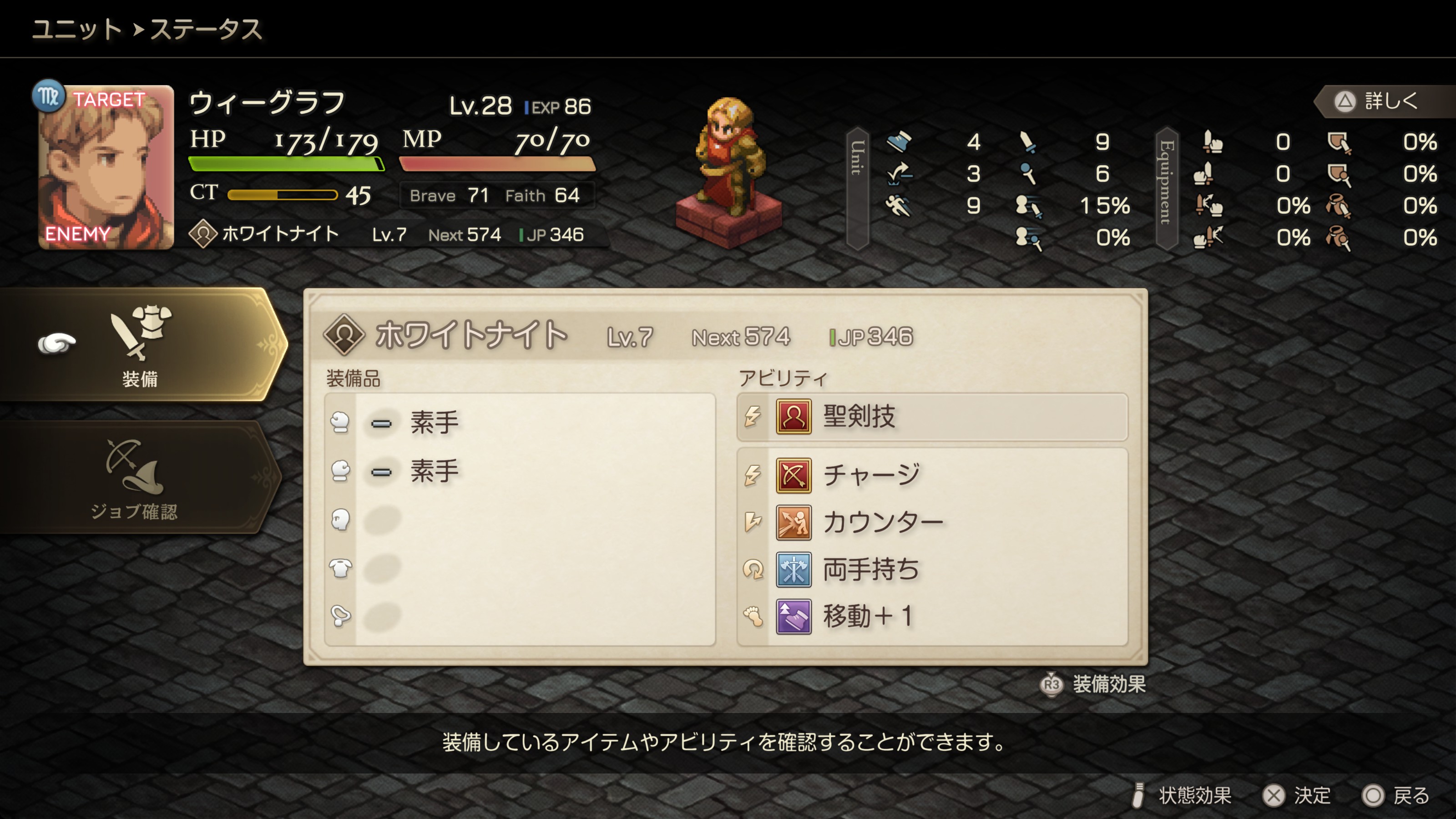Click the ホワイトナイト job panel header
This screenshot has width=1456, height=819.
click(616, 336)
